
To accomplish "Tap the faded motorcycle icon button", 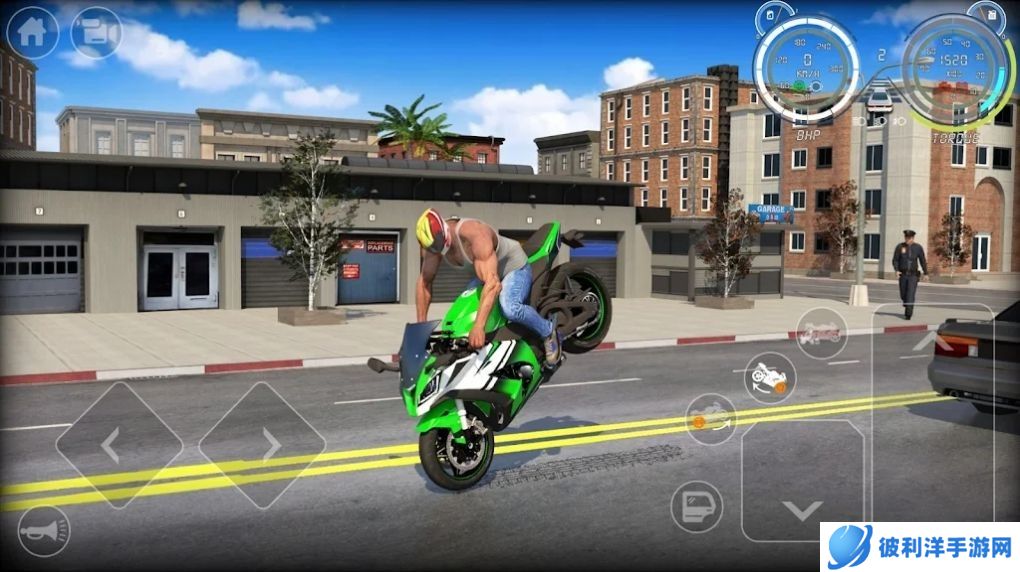I will (x=821, y=334).
